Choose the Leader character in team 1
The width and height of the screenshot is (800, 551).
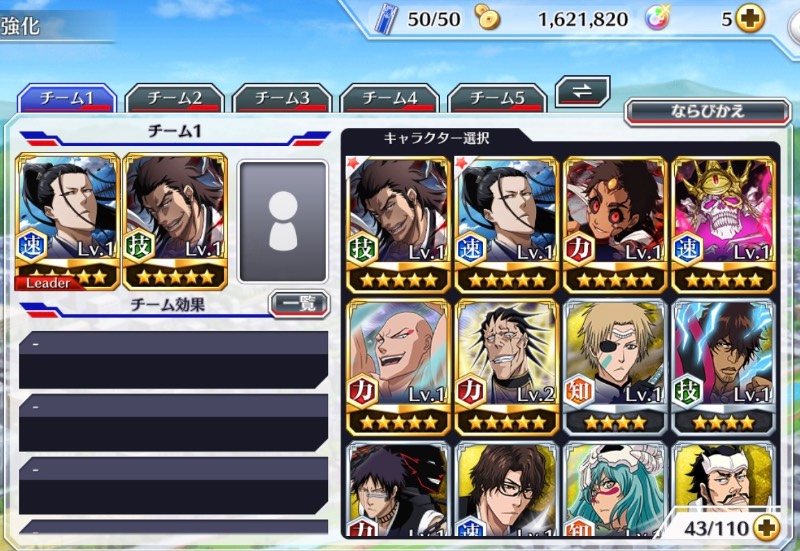pos(67,221)
